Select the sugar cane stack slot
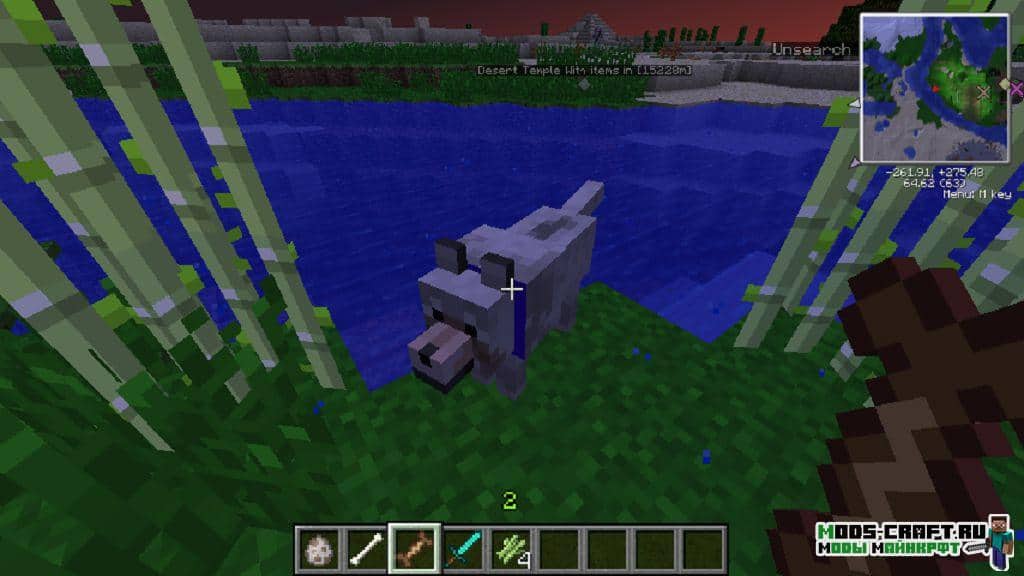The image size is (1024, 576). point(509,549)
